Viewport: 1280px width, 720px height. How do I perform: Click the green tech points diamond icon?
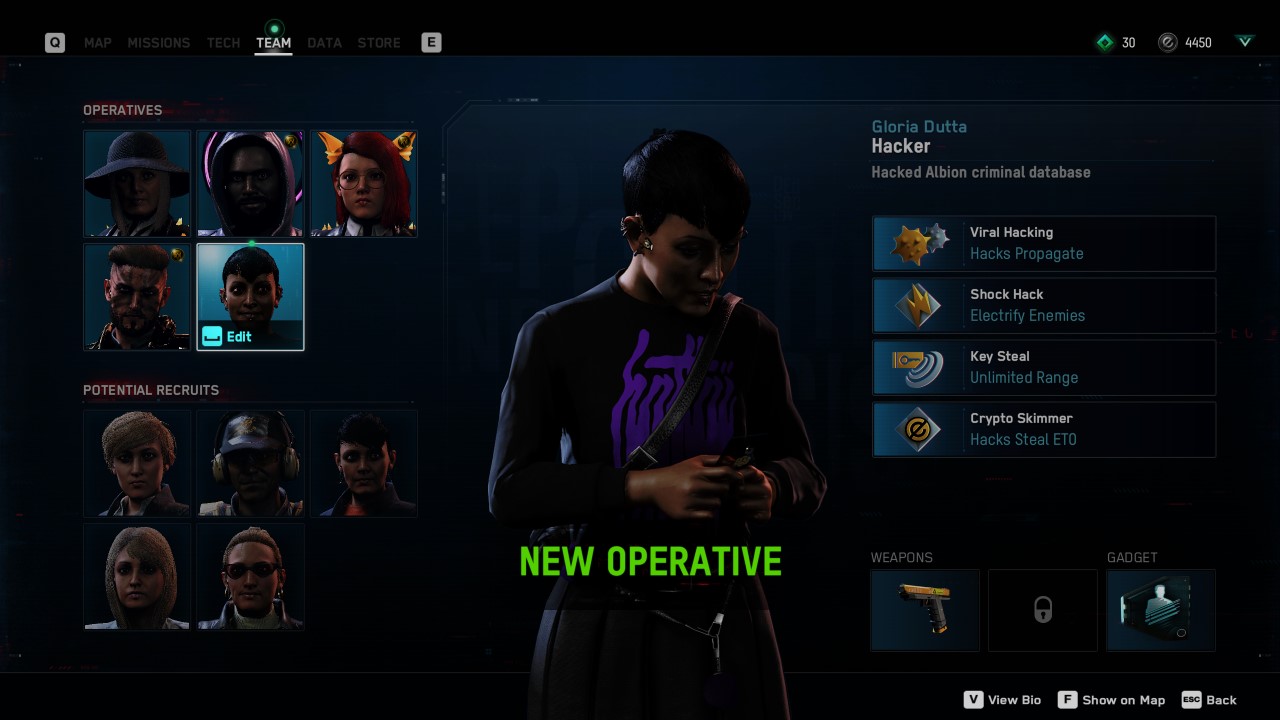[x=1105, y=42]
